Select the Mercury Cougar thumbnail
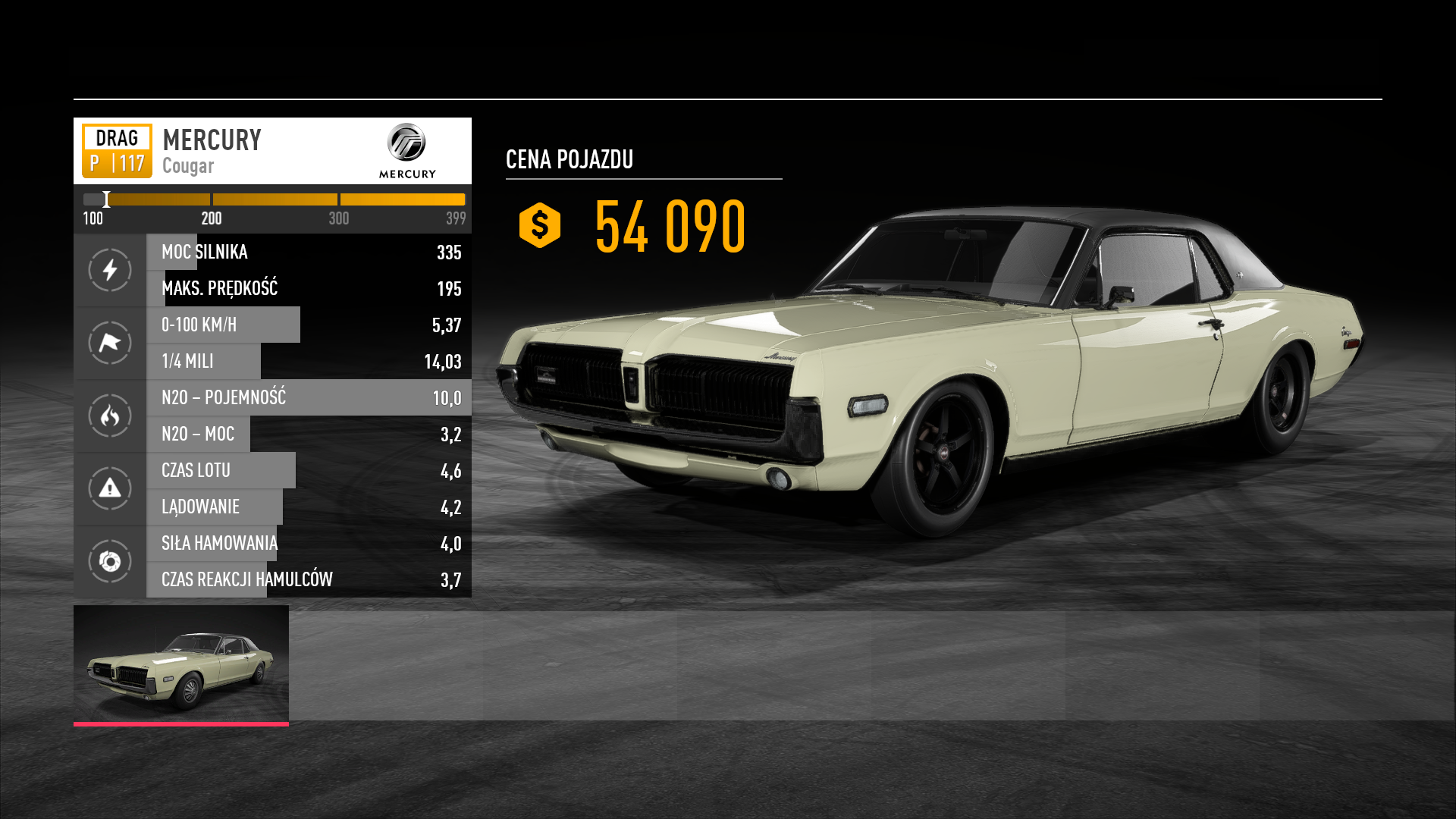This screenshot has width=1456, height=819. point(180,664)
